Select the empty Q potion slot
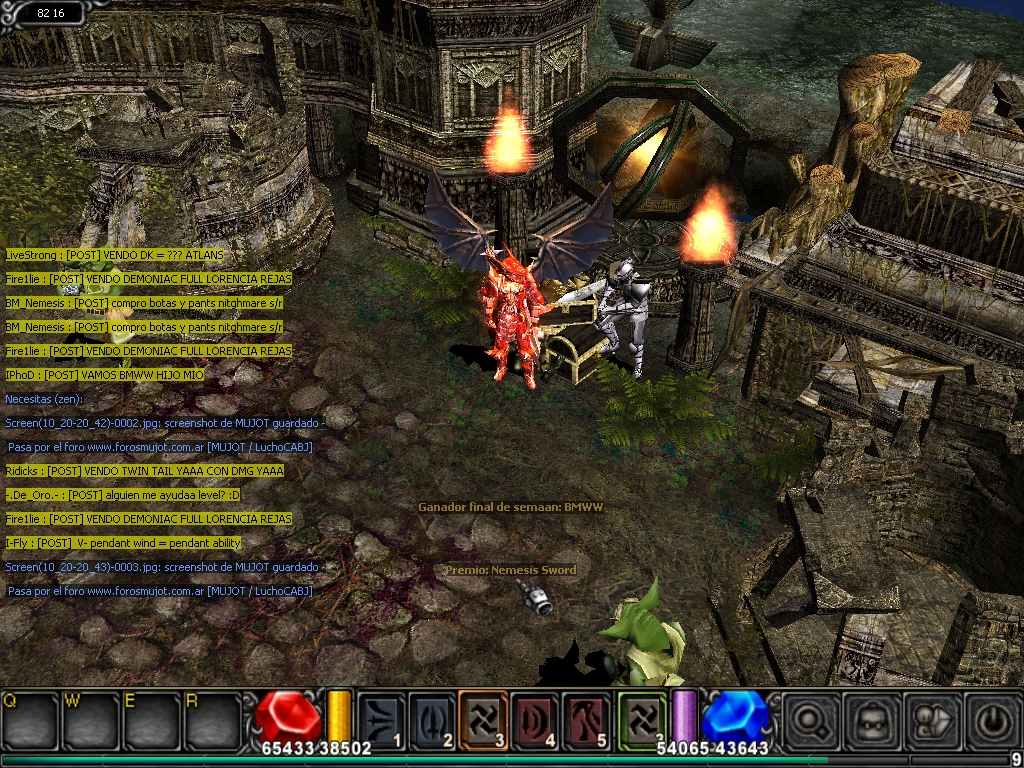Screen dimensions: 1024x768 pos(31,720)
